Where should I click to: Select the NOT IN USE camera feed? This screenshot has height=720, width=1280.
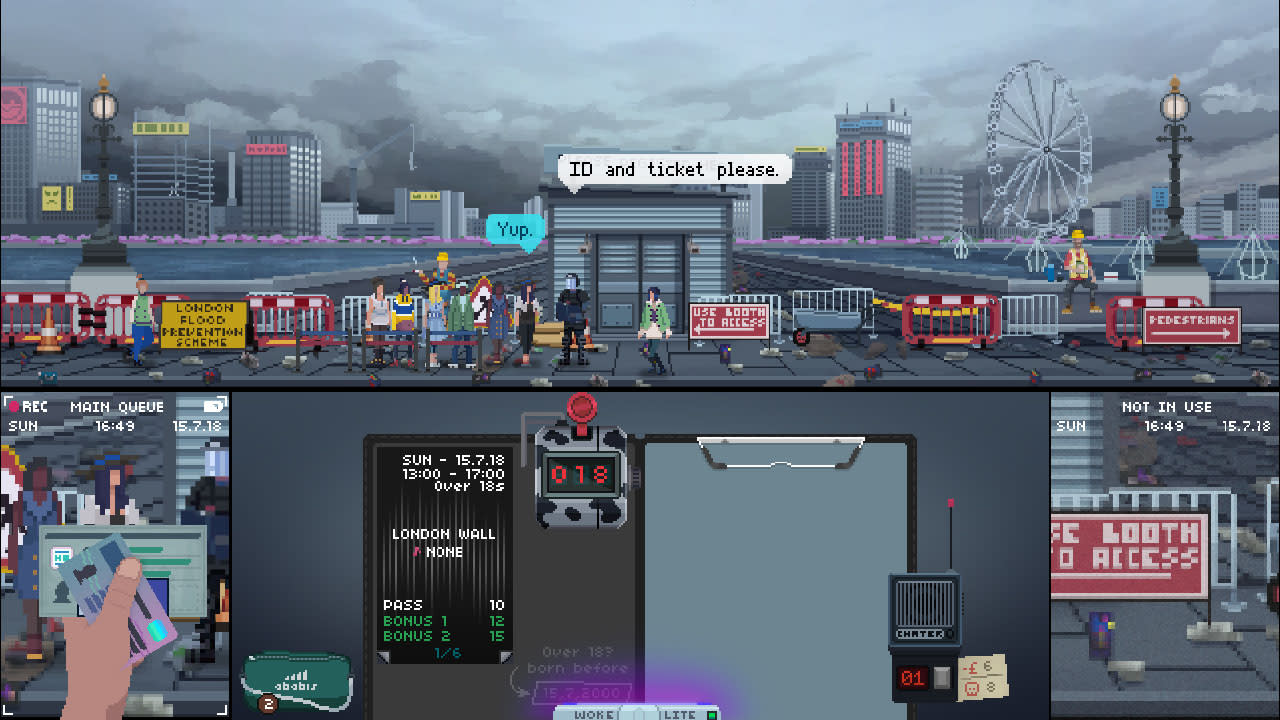point(1164,406)
